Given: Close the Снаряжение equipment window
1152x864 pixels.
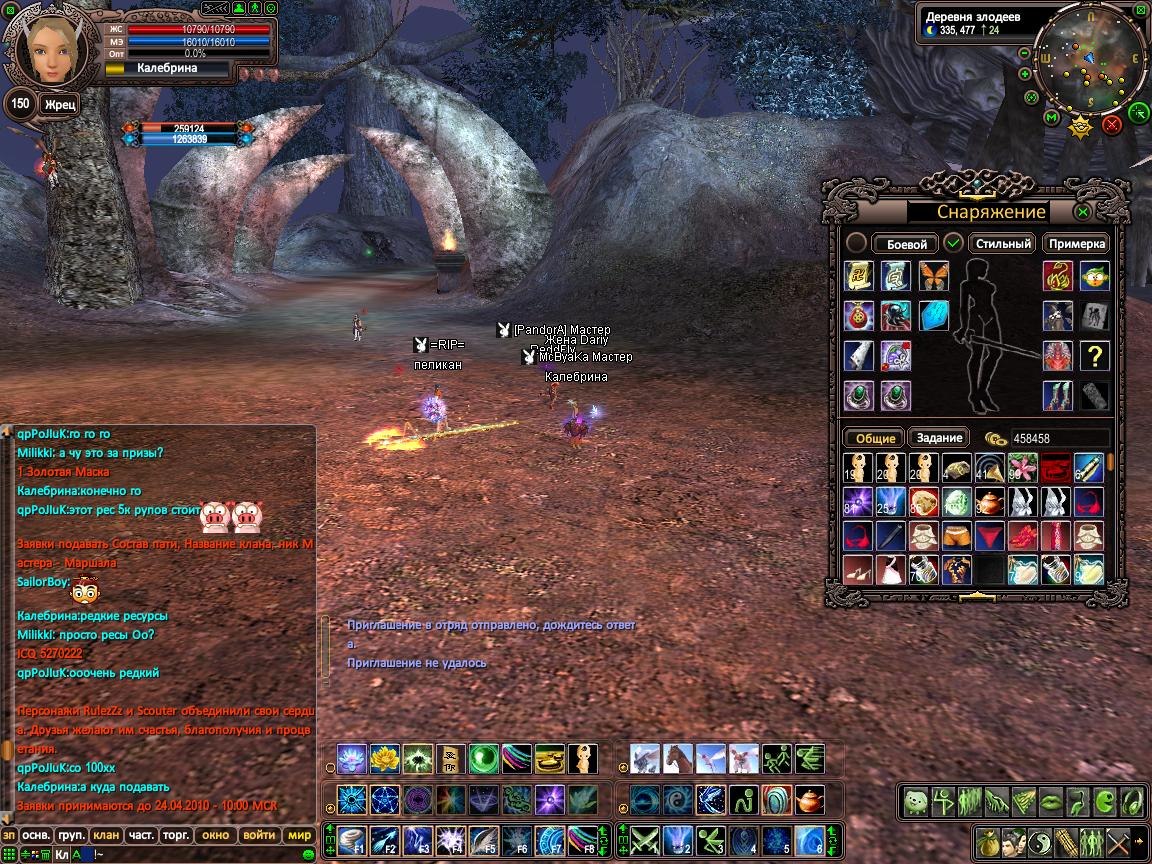Looking at the screenshot, I should [x=1082, y=212].
